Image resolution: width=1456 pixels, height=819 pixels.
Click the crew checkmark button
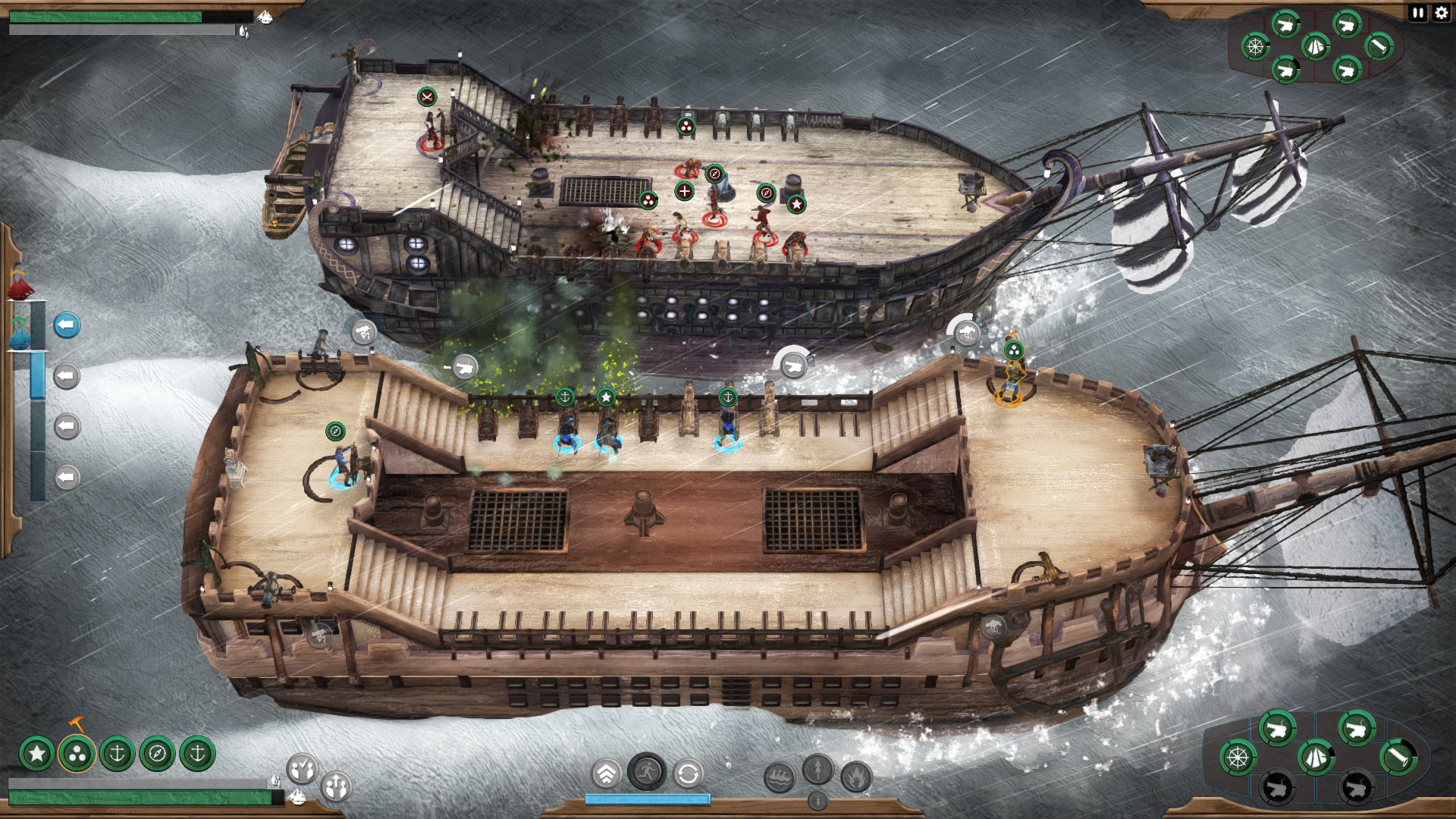(302, 768)
